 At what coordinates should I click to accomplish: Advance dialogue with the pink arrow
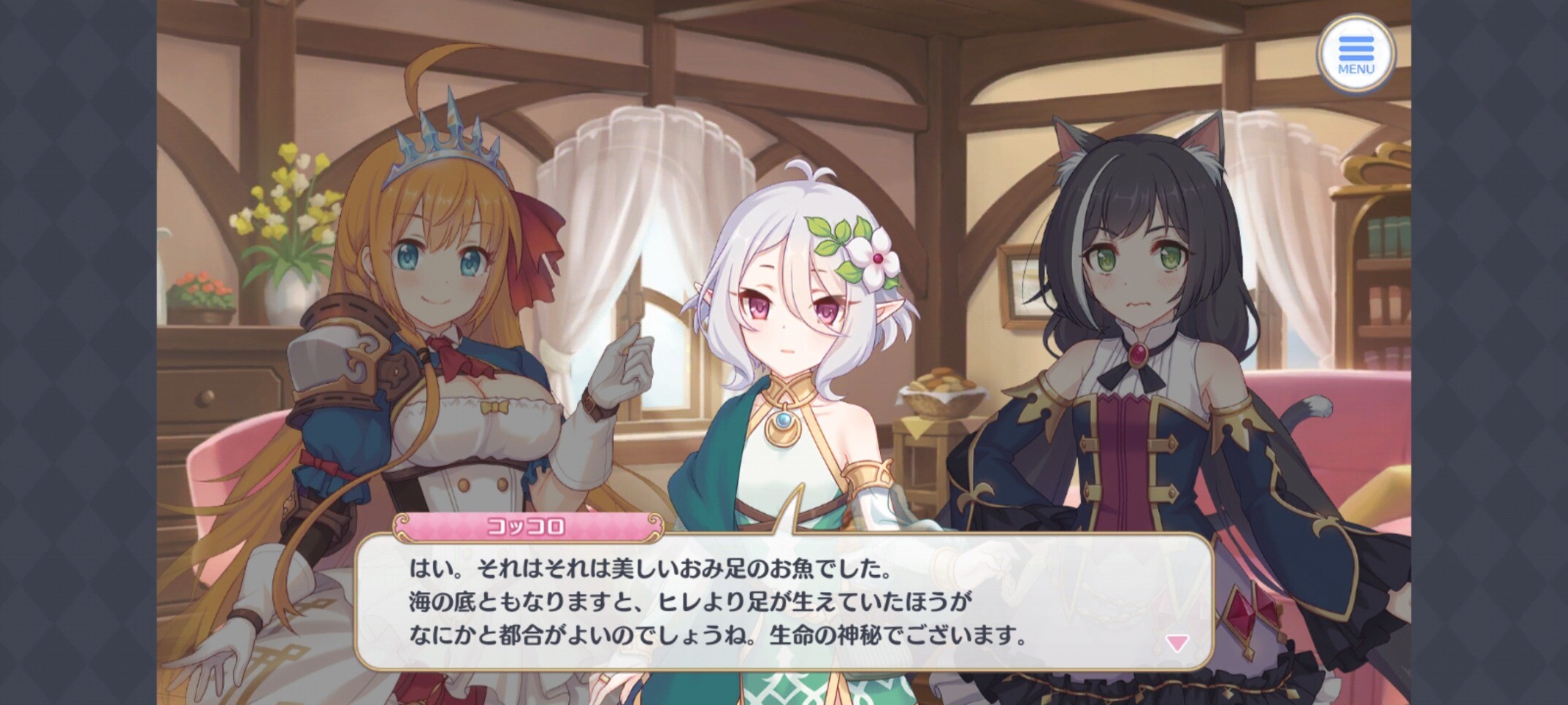click(x=1177, y=643)
